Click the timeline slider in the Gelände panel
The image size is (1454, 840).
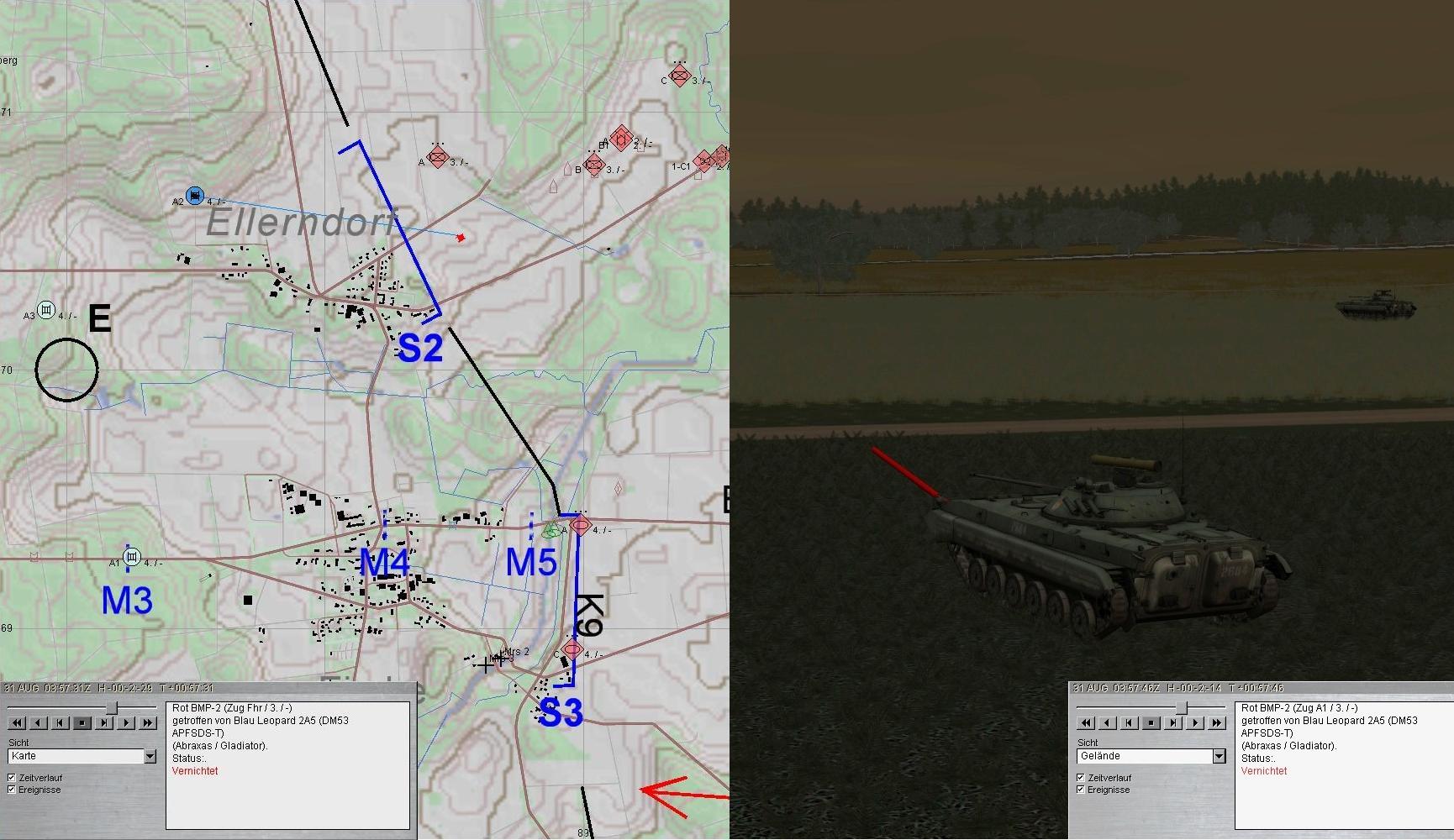click(x=1181, y=708)
